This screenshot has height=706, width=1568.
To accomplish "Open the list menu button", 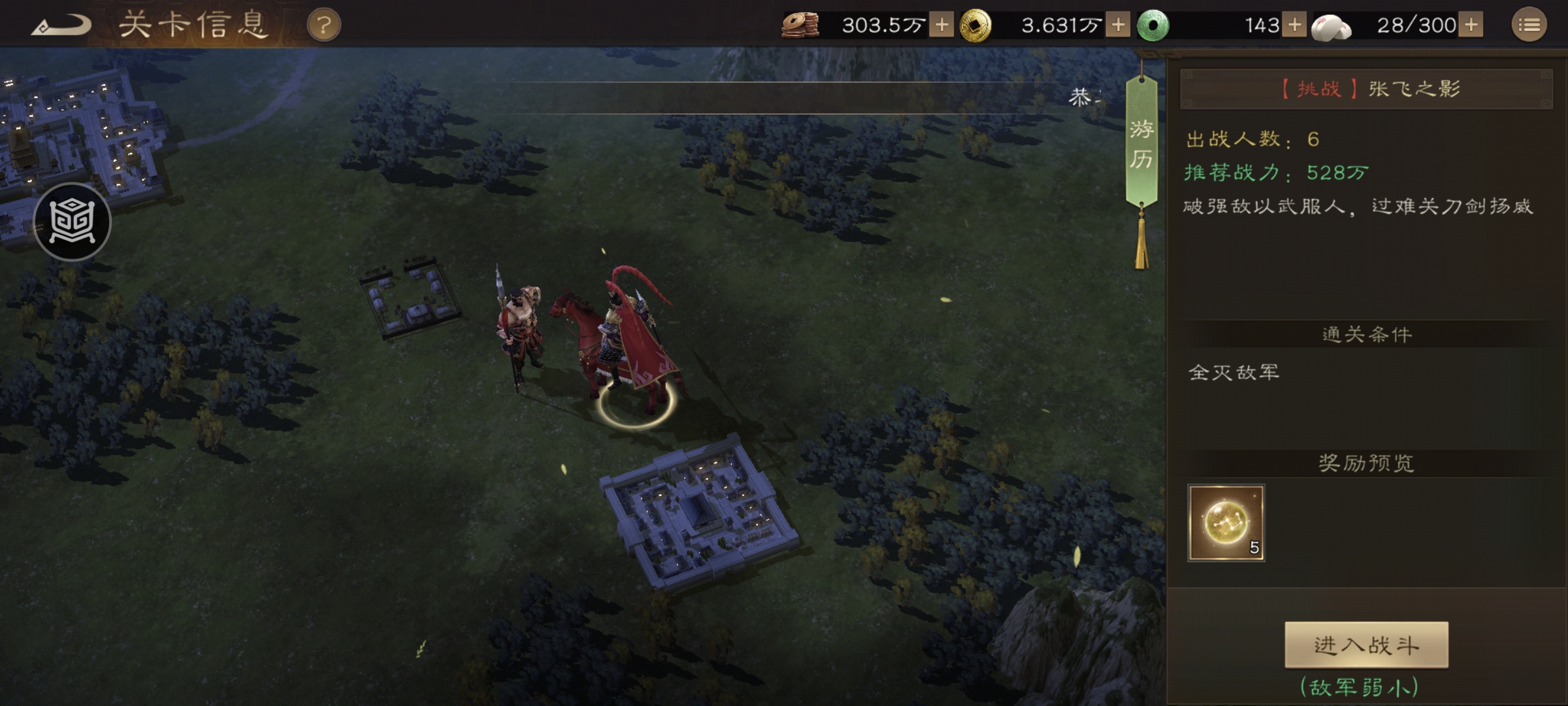I will click(1529, 25).
